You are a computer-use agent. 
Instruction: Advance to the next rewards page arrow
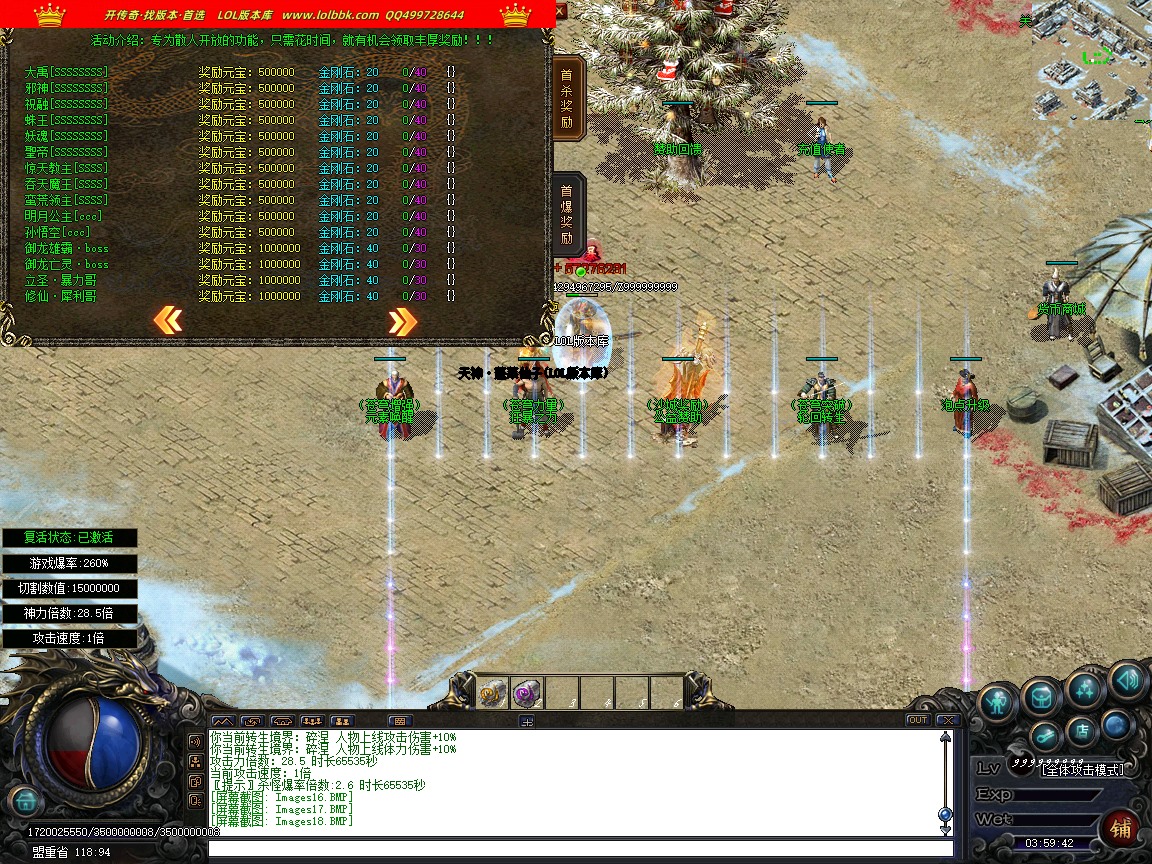(x=402, y=321)
